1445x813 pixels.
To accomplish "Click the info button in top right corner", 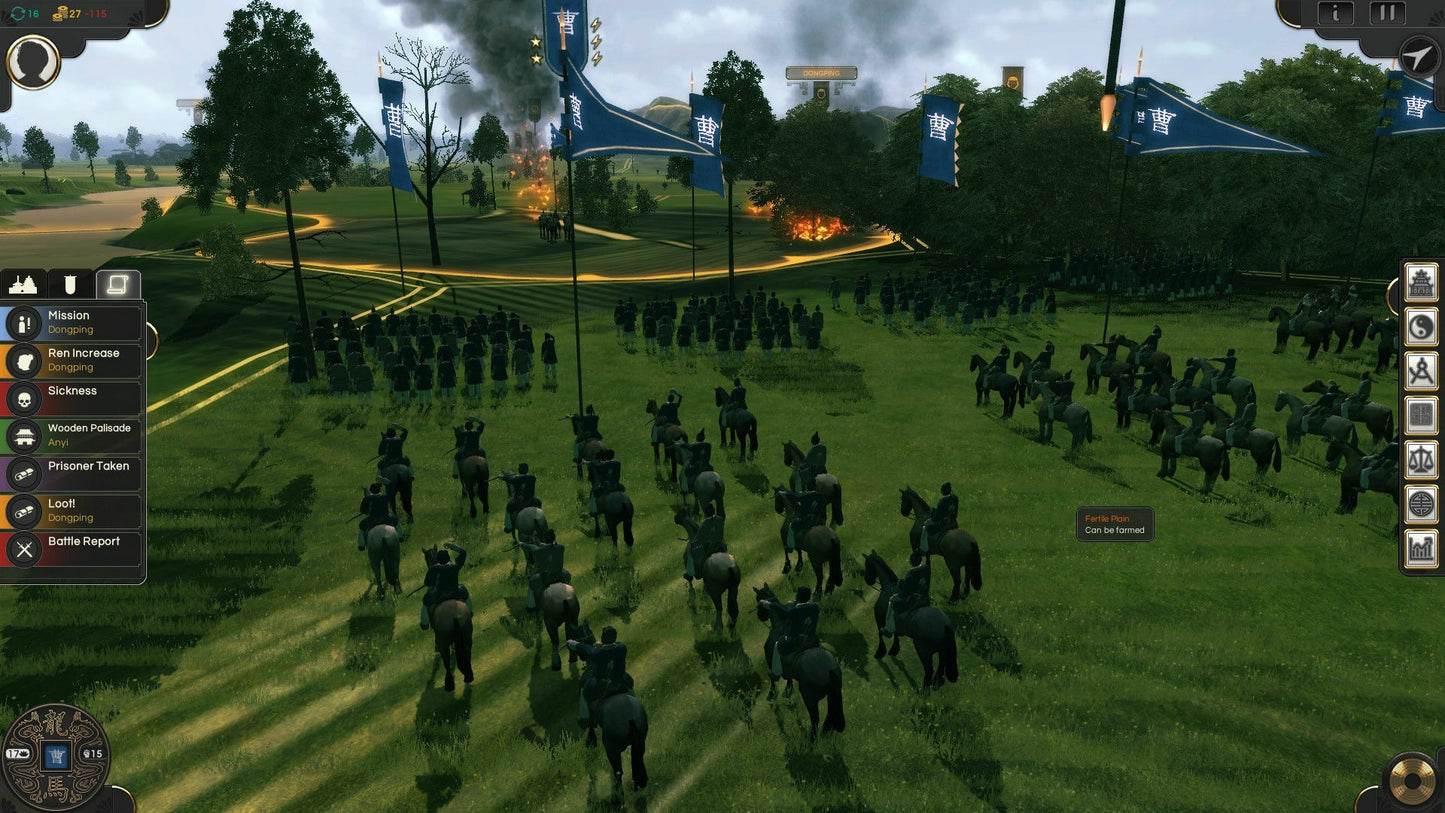I will (x=1336, y=14).
